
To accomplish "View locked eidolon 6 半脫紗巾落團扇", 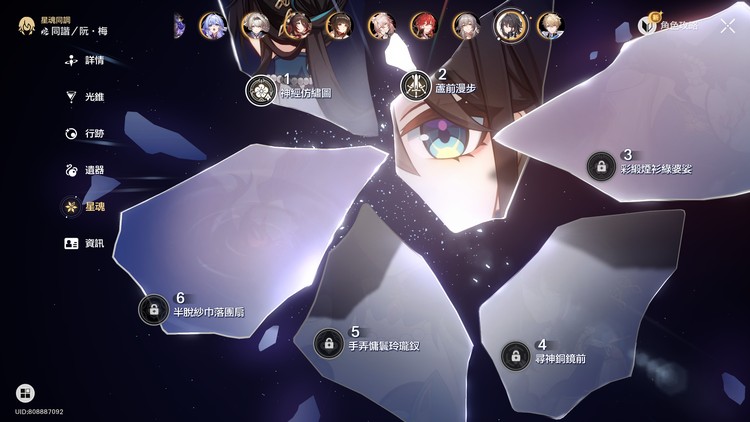I will 154,309.
